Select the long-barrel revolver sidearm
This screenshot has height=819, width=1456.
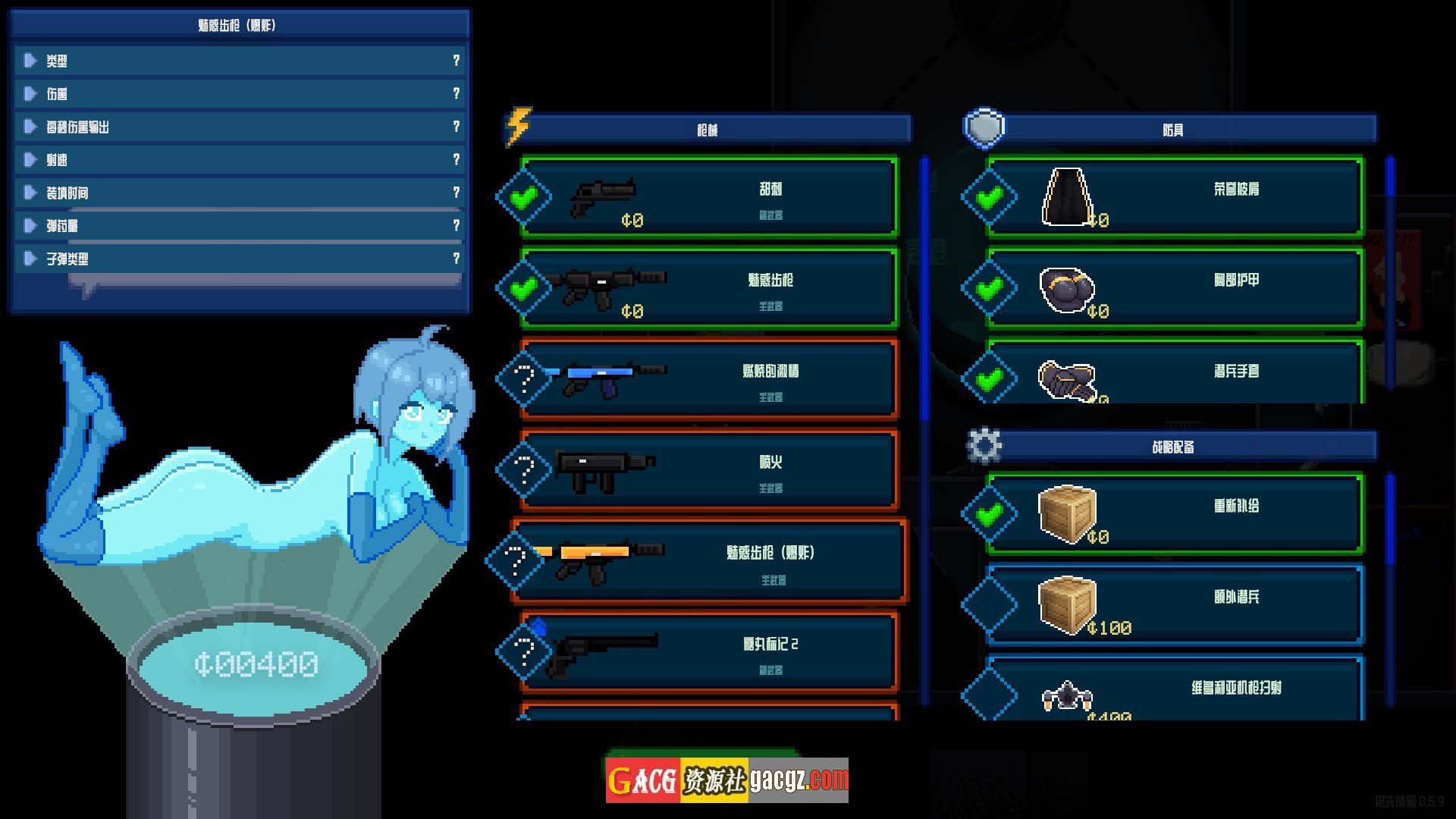pyautogui.click(x=709, y=652)
